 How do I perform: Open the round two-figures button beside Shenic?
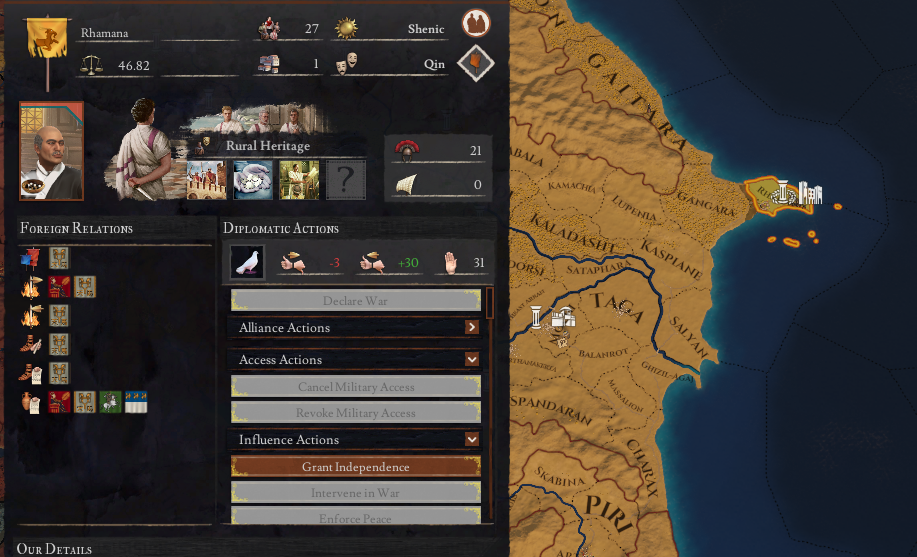477,23
